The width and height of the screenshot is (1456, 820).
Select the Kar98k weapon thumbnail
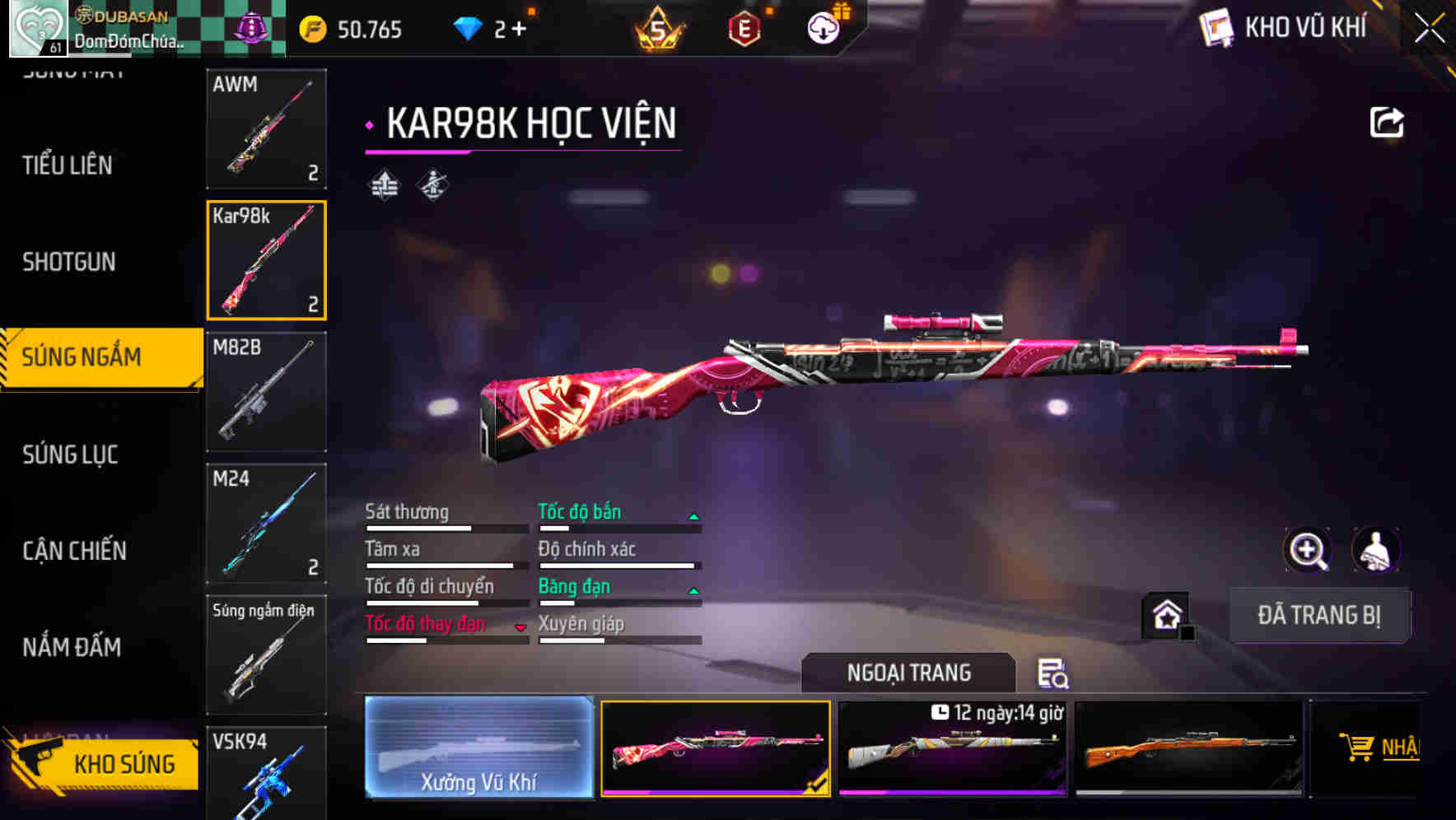265,260
